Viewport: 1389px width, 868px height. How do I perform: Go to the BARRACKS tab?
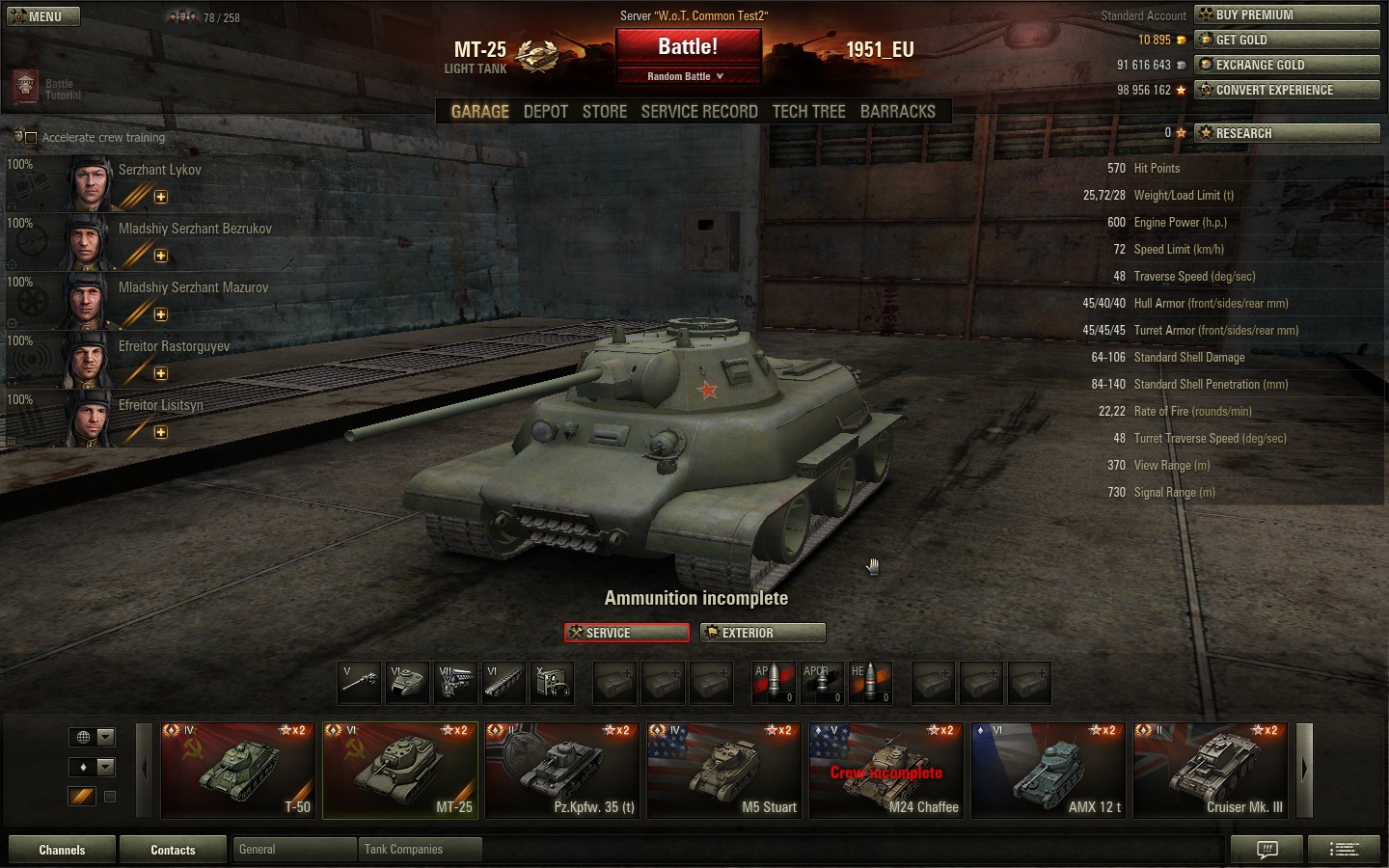pyautogui.click(x=897, y=112)
